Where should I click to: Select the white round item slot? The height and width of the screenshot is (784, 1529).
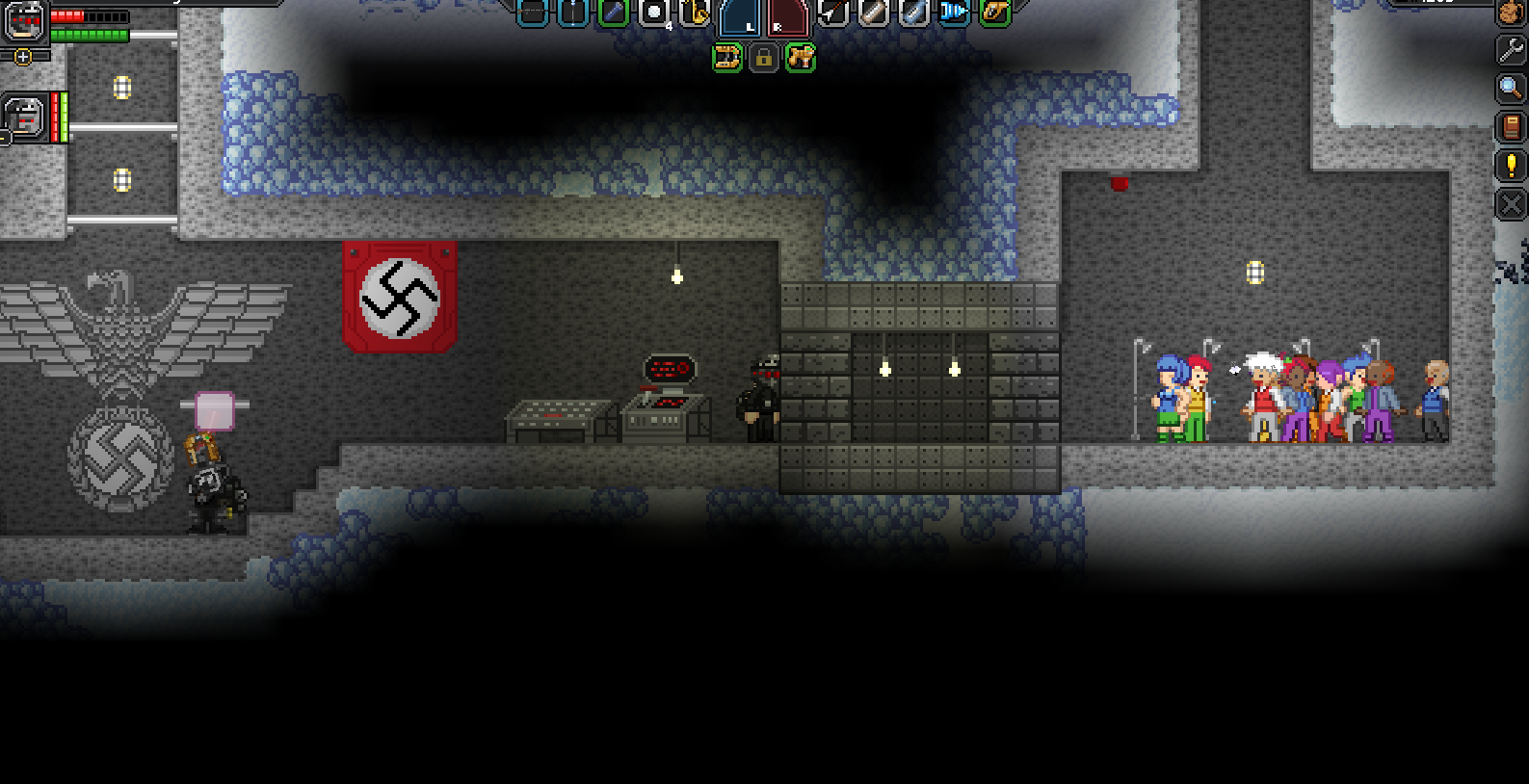654,13
